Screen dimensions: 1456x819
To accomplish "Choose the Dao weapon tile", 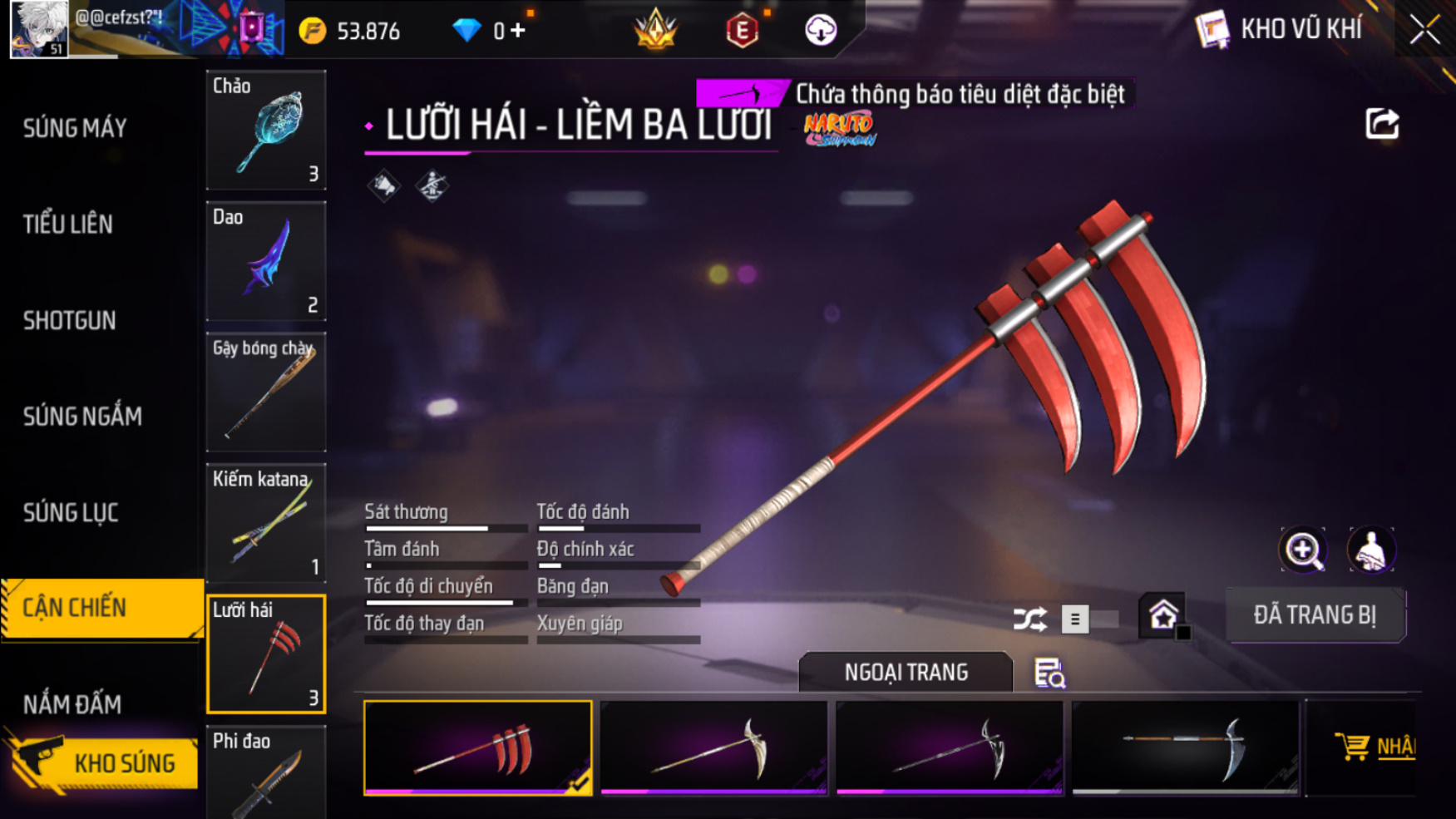I will pos(266,261).
